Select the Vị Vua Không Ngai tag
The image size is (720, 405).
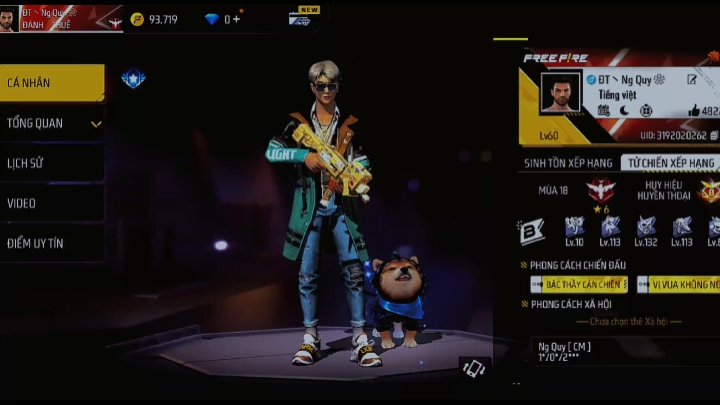click(x=679, y=285)
